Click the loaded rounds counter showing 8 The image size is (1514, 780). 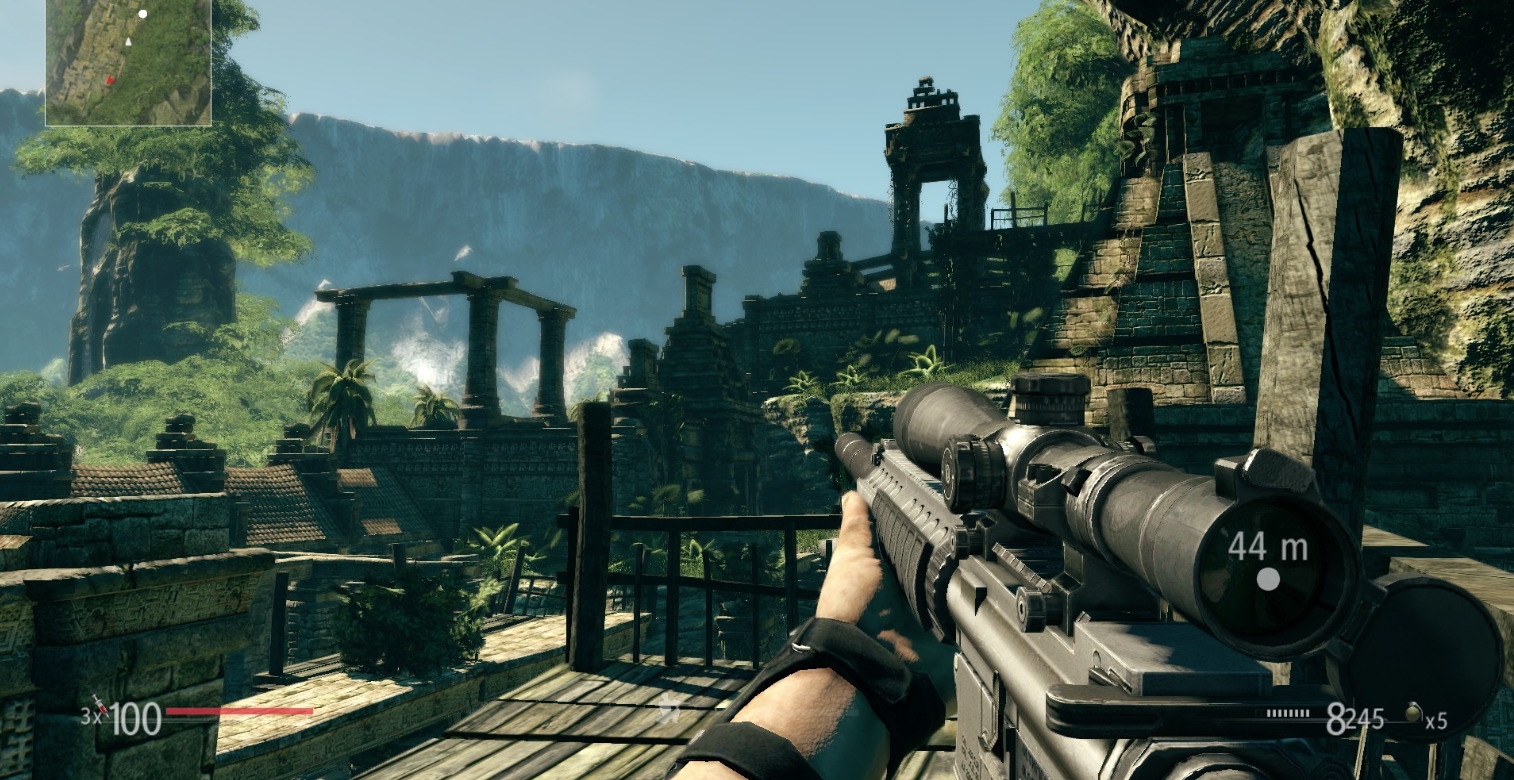[1336, 720]
